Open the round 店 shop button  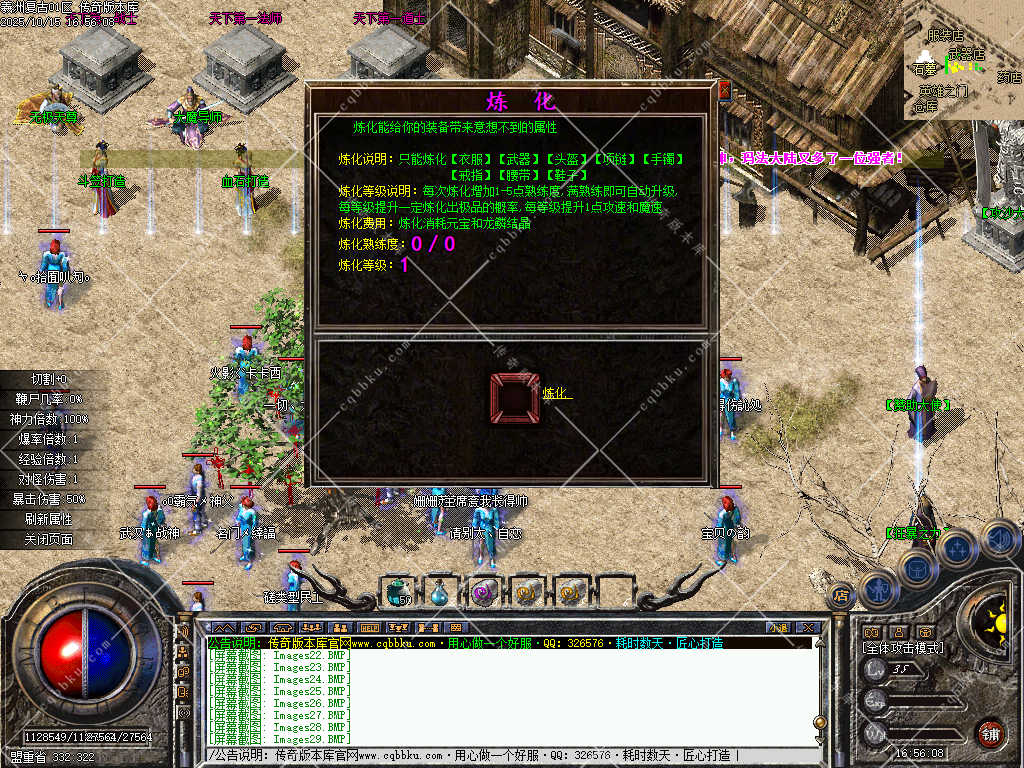[840, 594]
